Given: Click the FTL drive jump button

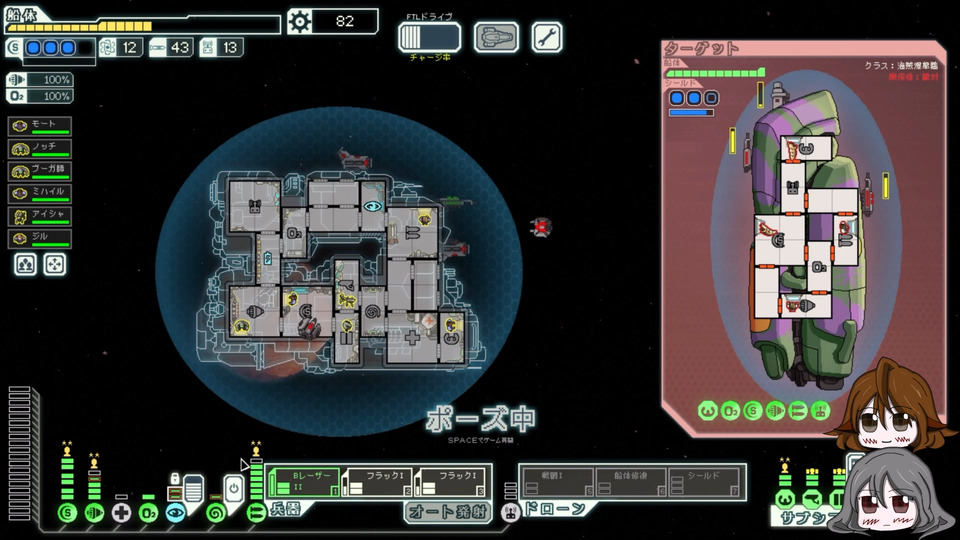Looking at the screenshot, I should 429,37.
